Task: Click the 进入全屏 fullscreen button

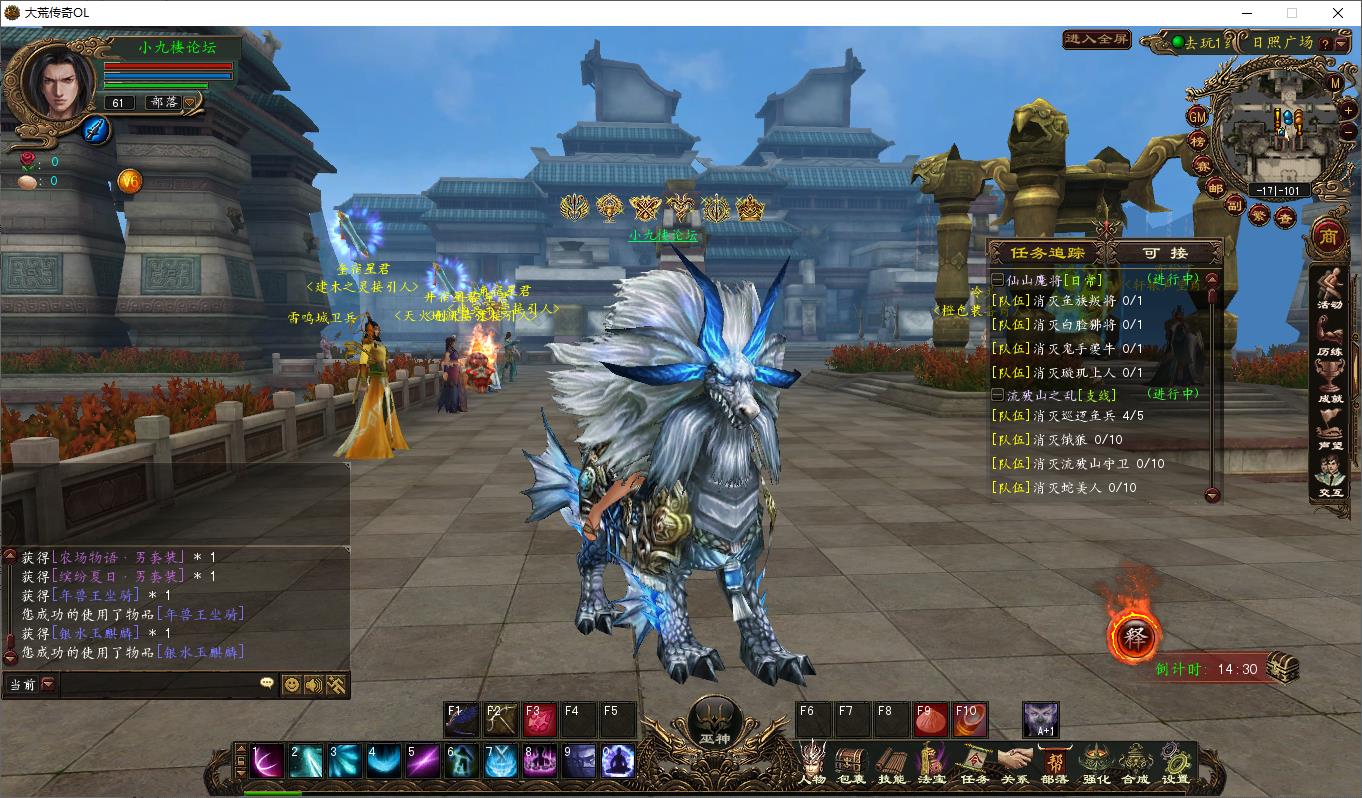Action: pyautogui.click(x=1097, y=40)
